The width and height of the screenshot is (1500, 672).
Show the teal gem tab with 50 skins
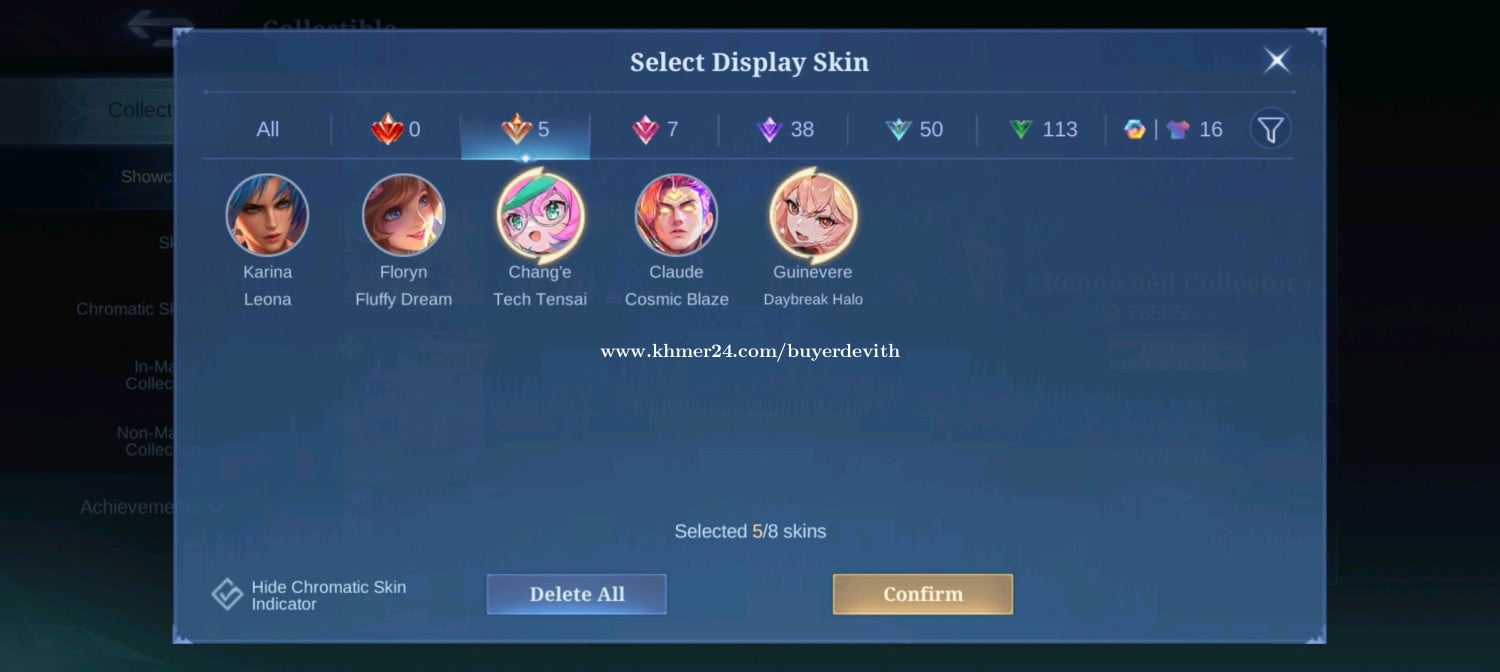click(914, 130)
